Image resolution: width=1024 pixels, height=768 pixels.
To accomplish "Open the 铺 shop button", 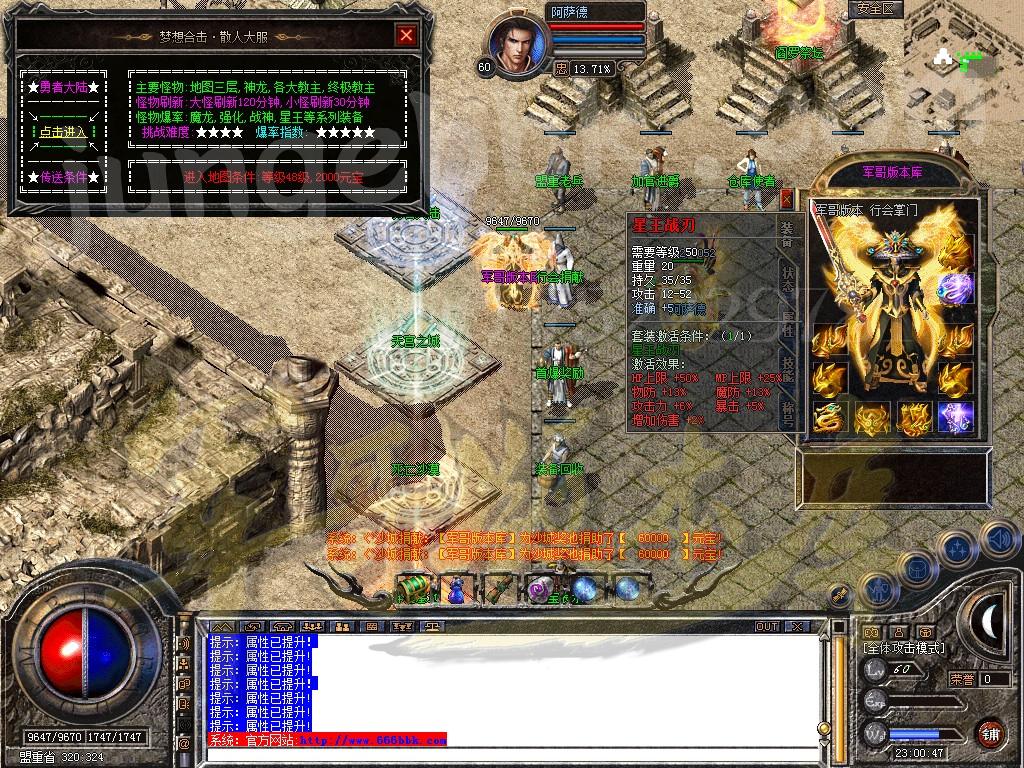I will [990, 733].
